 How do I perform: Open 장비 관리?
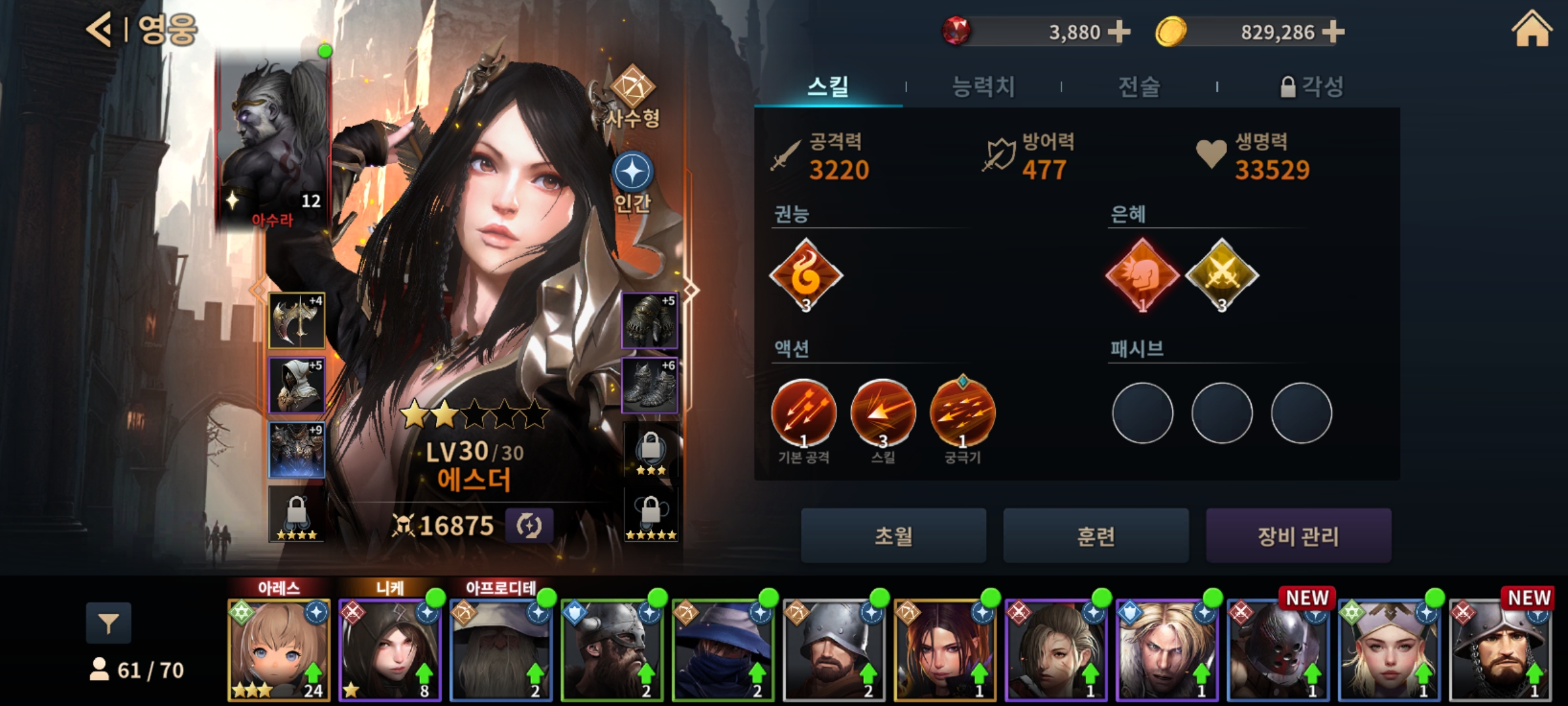pos(1298,536)
